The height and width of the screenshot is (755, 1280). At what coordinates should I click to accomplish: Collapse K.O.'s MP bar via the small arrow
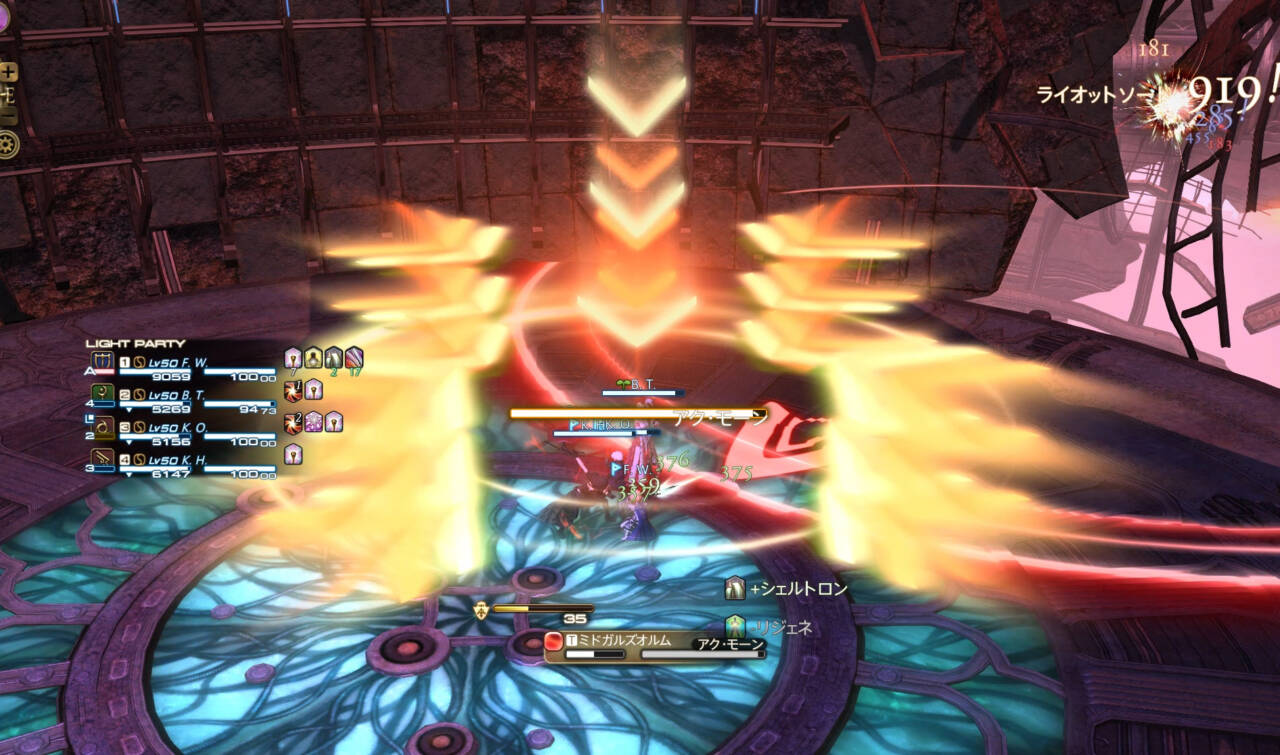pyautogui.click(x=129, y=440)
